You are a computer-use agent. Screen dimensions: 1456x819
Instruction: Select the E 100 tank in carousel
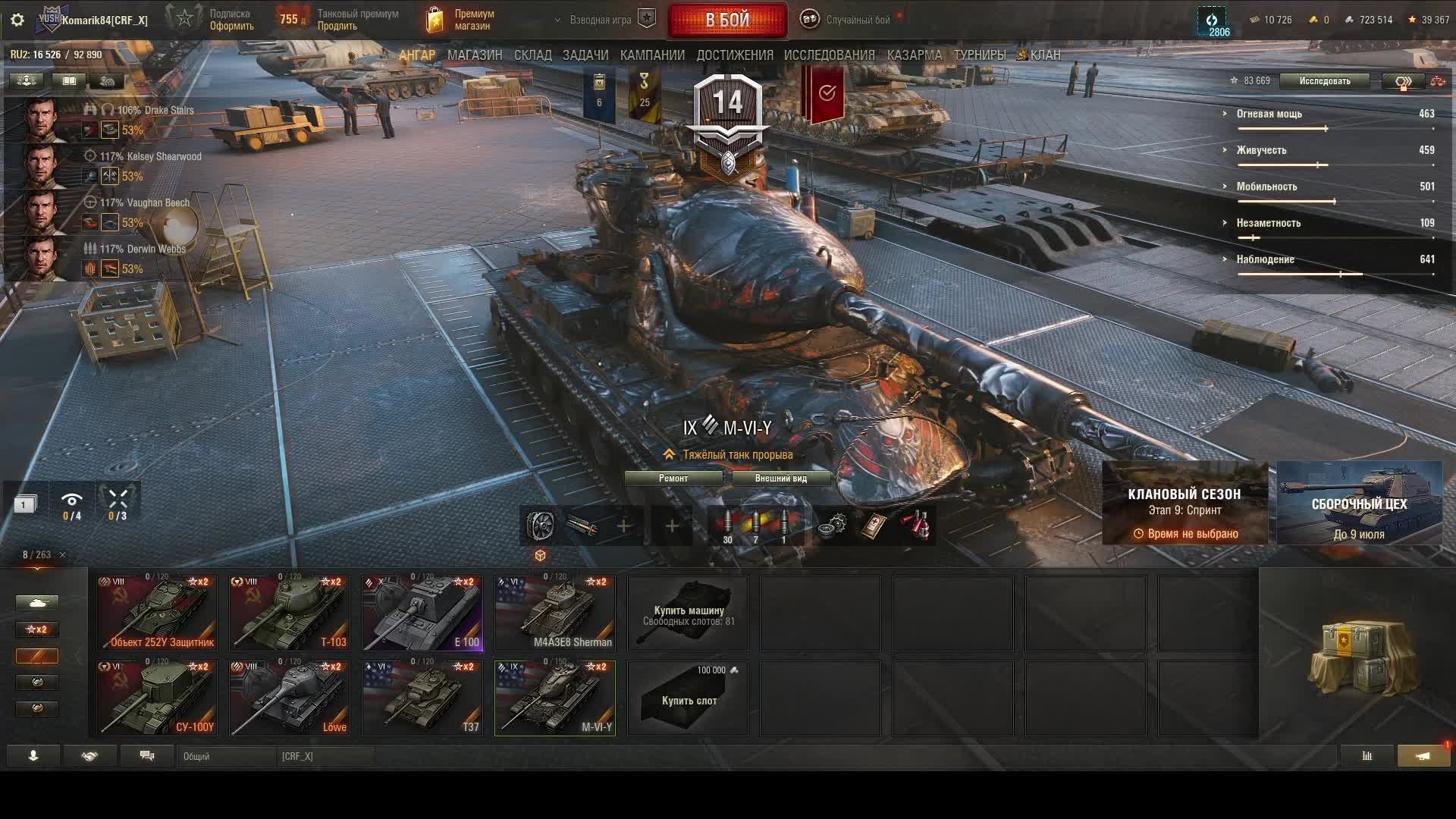[422, 613]
